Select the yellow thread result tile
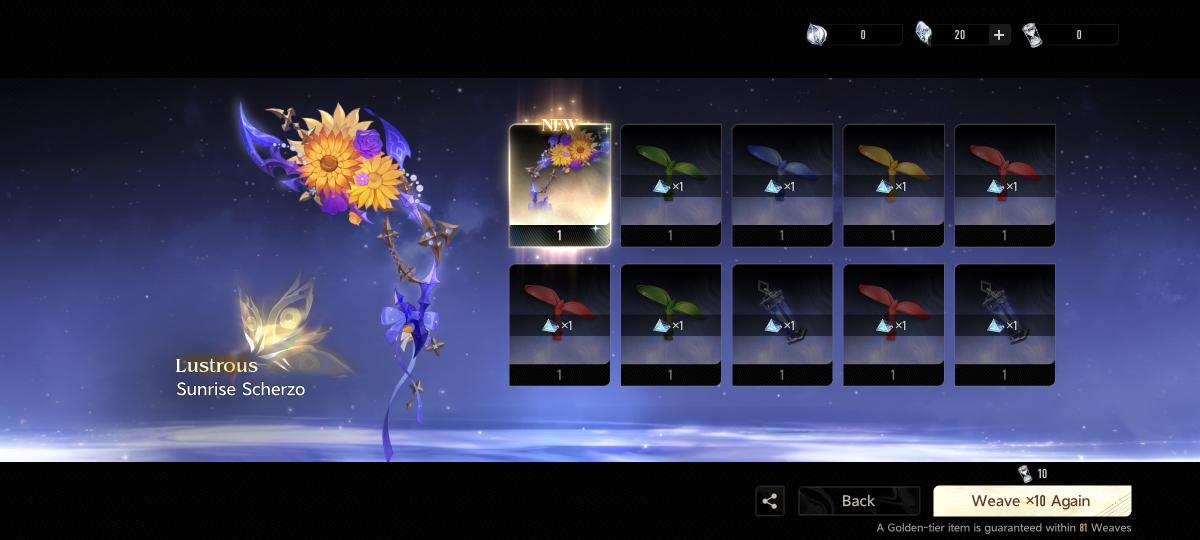Image resolution: width=1200 pixels, height=540 pixels. pyautogui.click(x=893, y=185)
